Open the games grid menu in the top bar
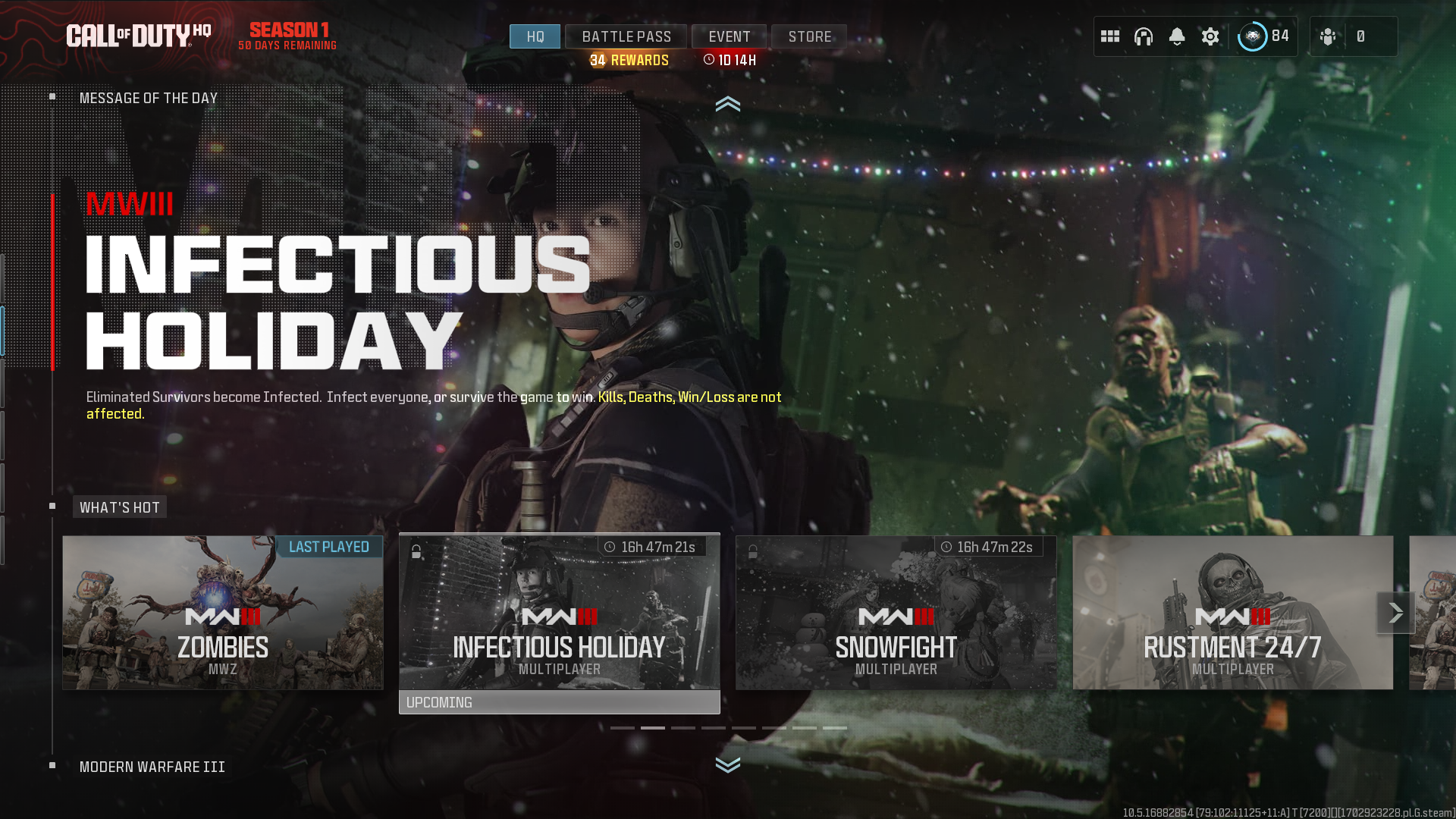This screenshot has width=1456, height=819. pyautogui.click(x=1109, y=36)
